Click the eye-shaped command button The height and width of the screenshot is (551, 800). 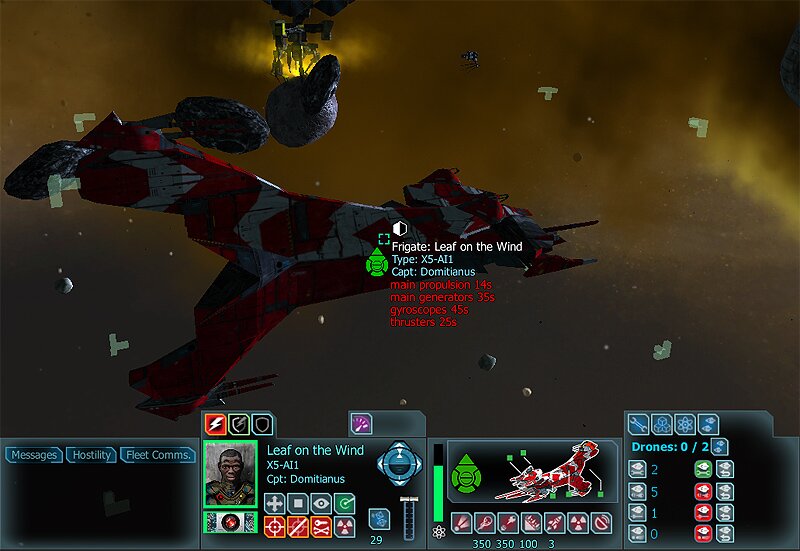click(320, 503)
